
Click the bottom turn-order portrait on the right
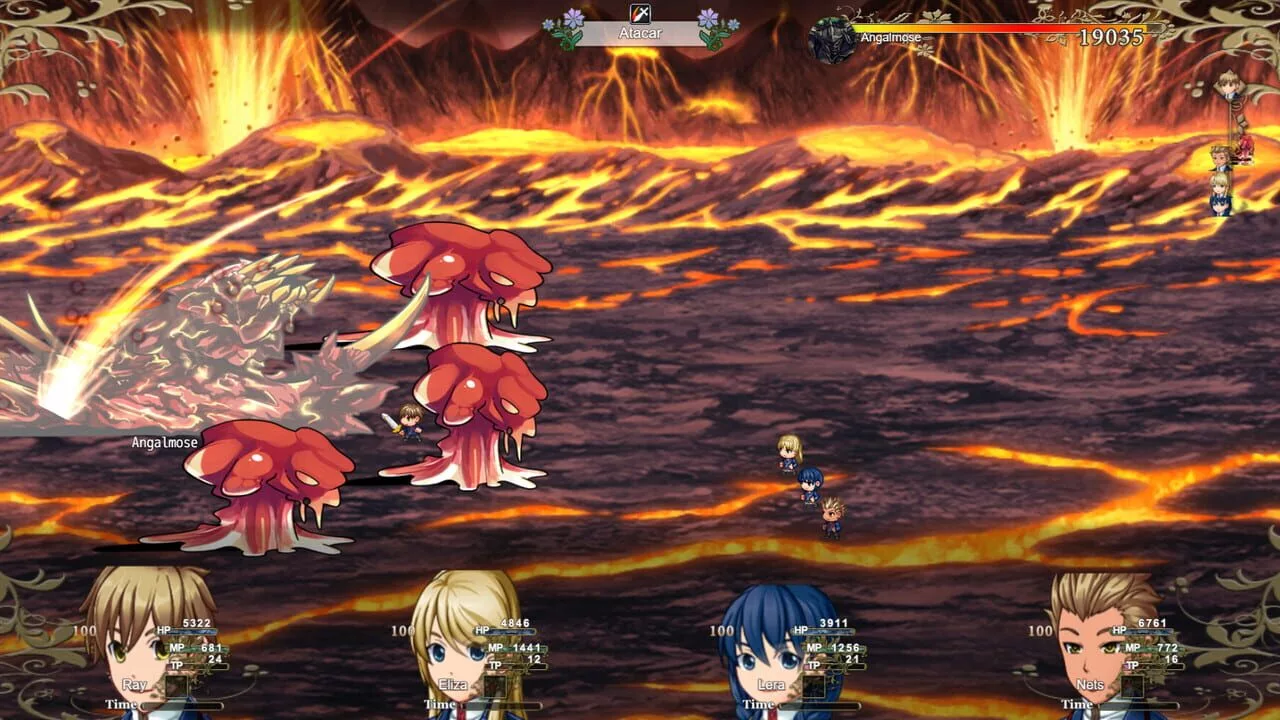(1218, 205)
